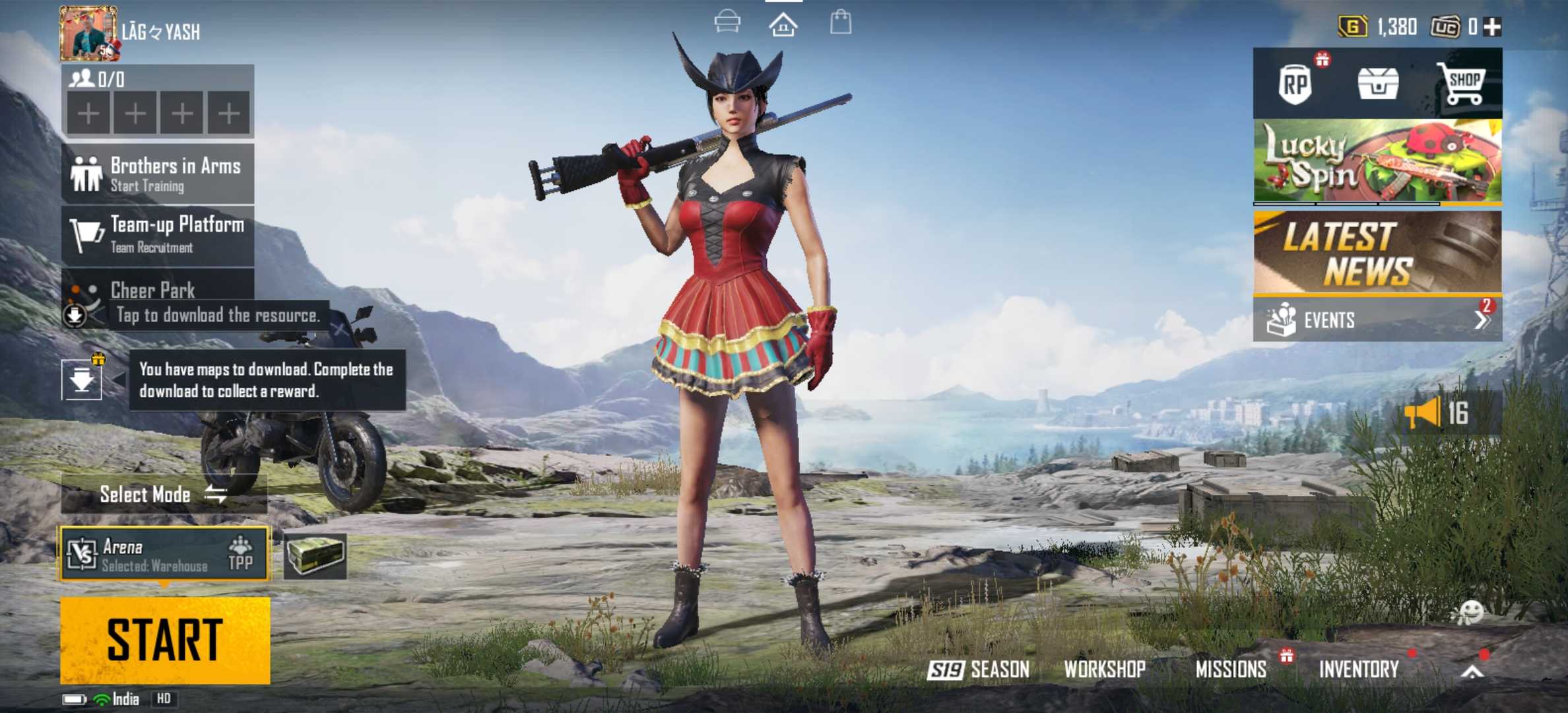This screenshot has width=1568, height=713.
Task: Choose the Arena Warehouse mode tile
Action: coord(165,554)
